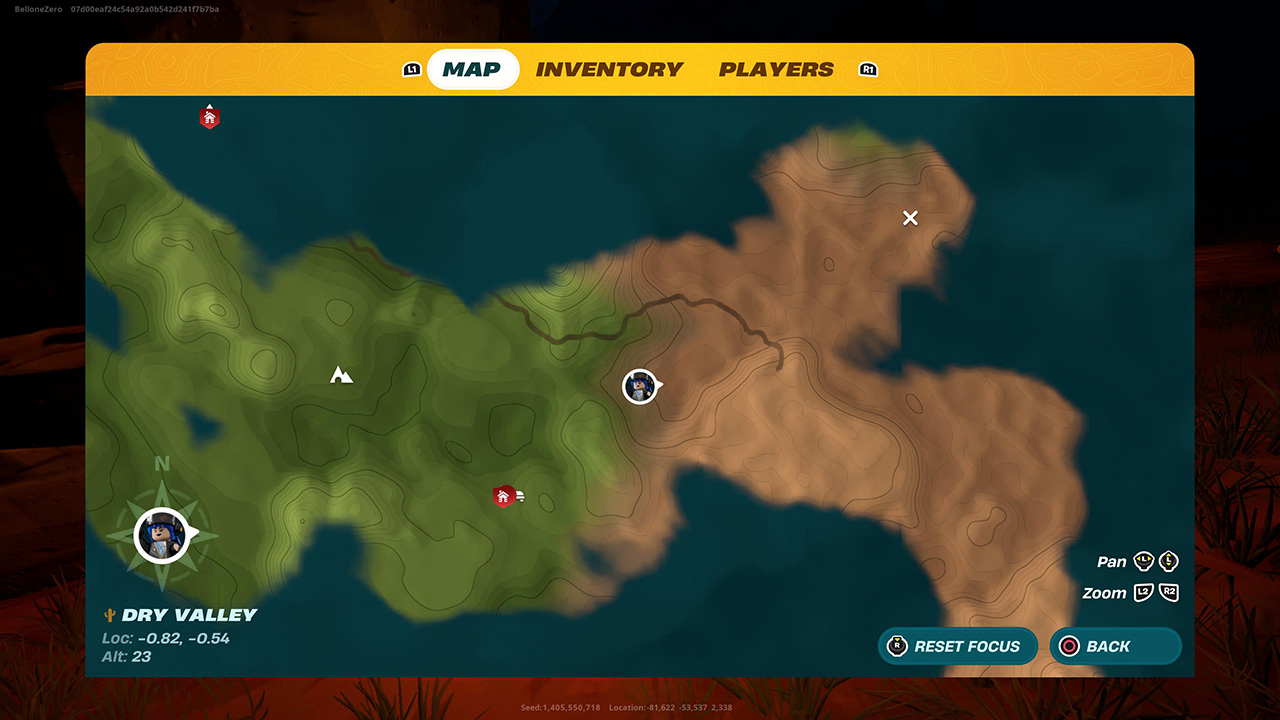1280x720 pixels.
Task: Click the compass rose with player portrait
Action: pyautogui.click(x=160, y=535)
